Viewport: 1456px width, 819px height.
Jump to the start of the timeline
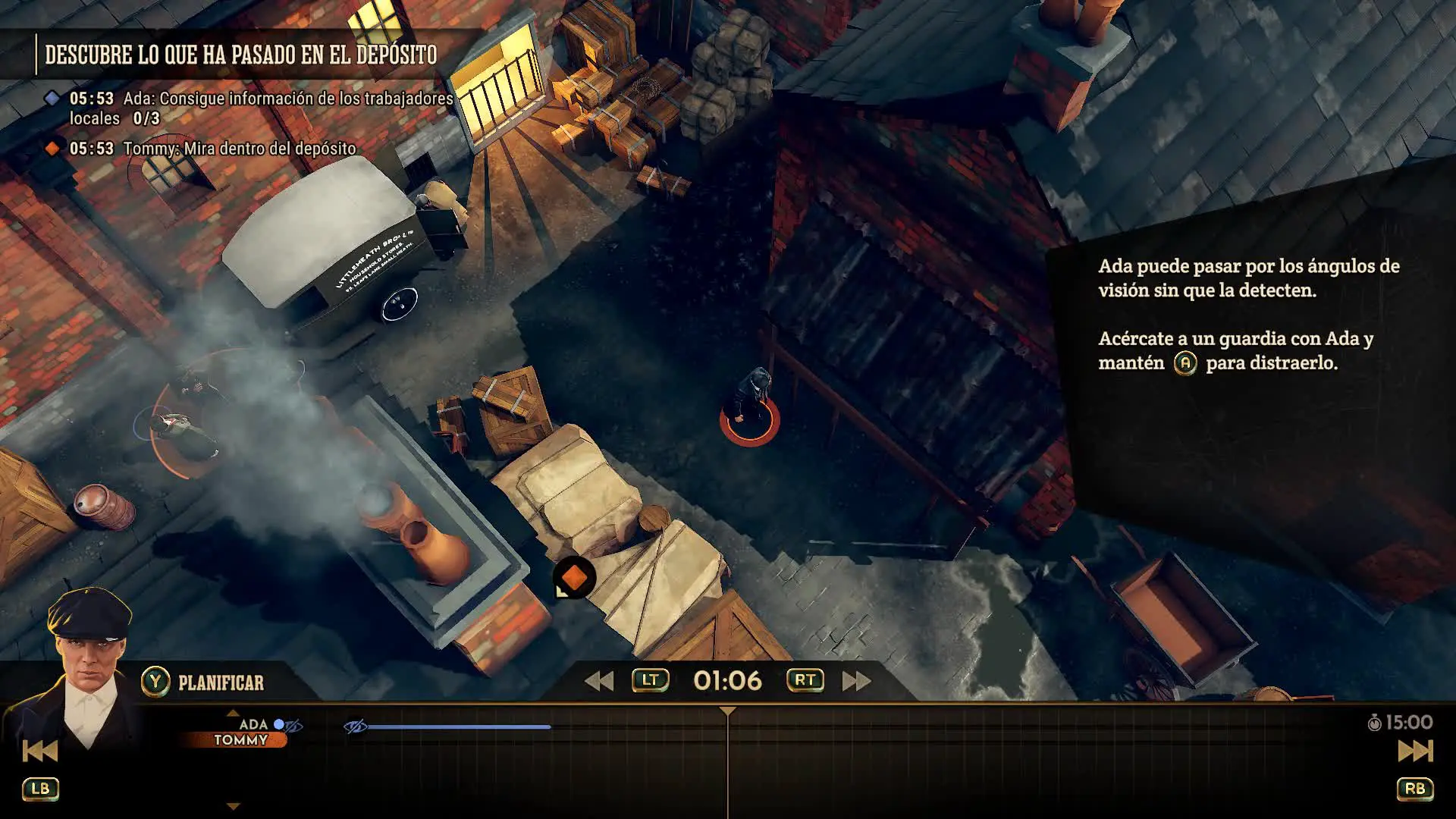39,751
